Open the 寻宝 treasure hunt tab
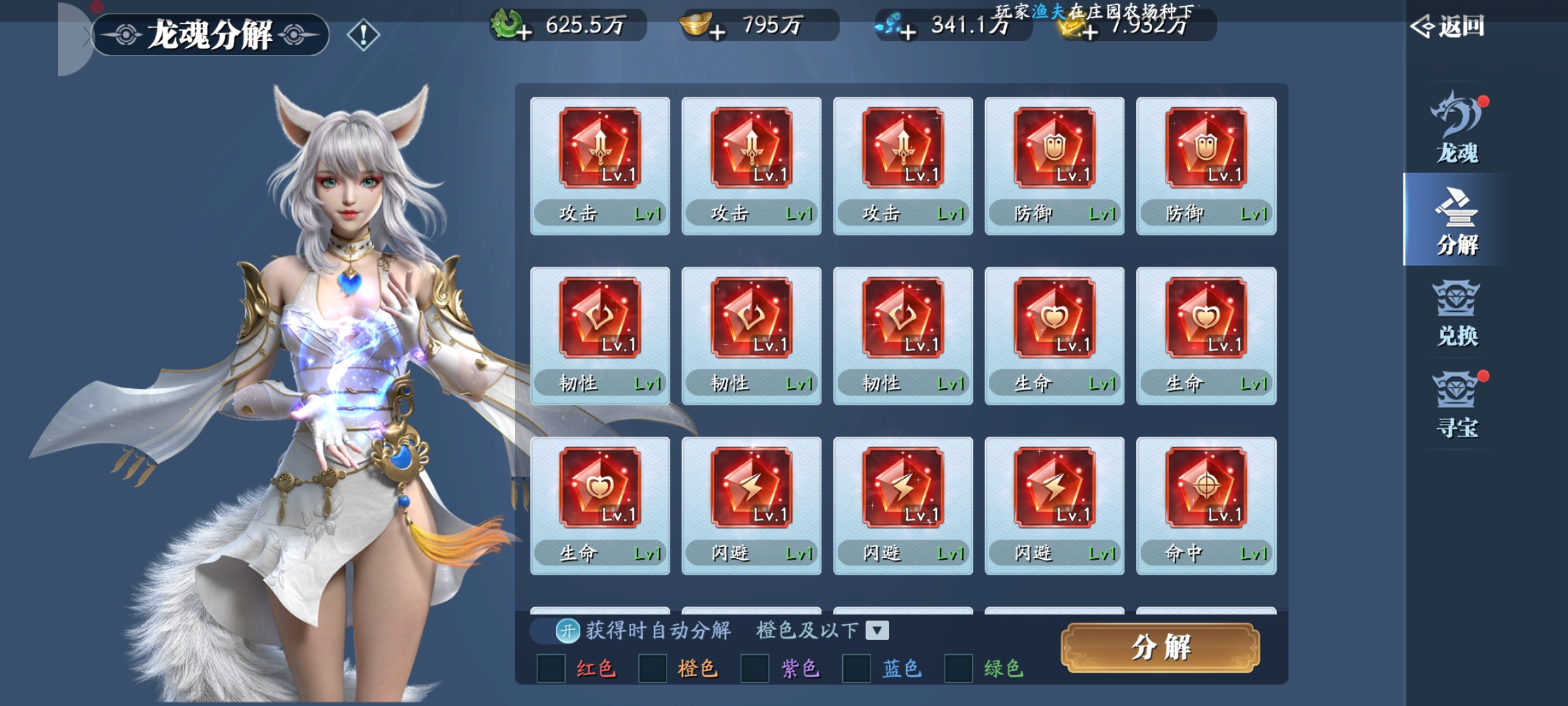1568x706 pixels. point(1457,405)
